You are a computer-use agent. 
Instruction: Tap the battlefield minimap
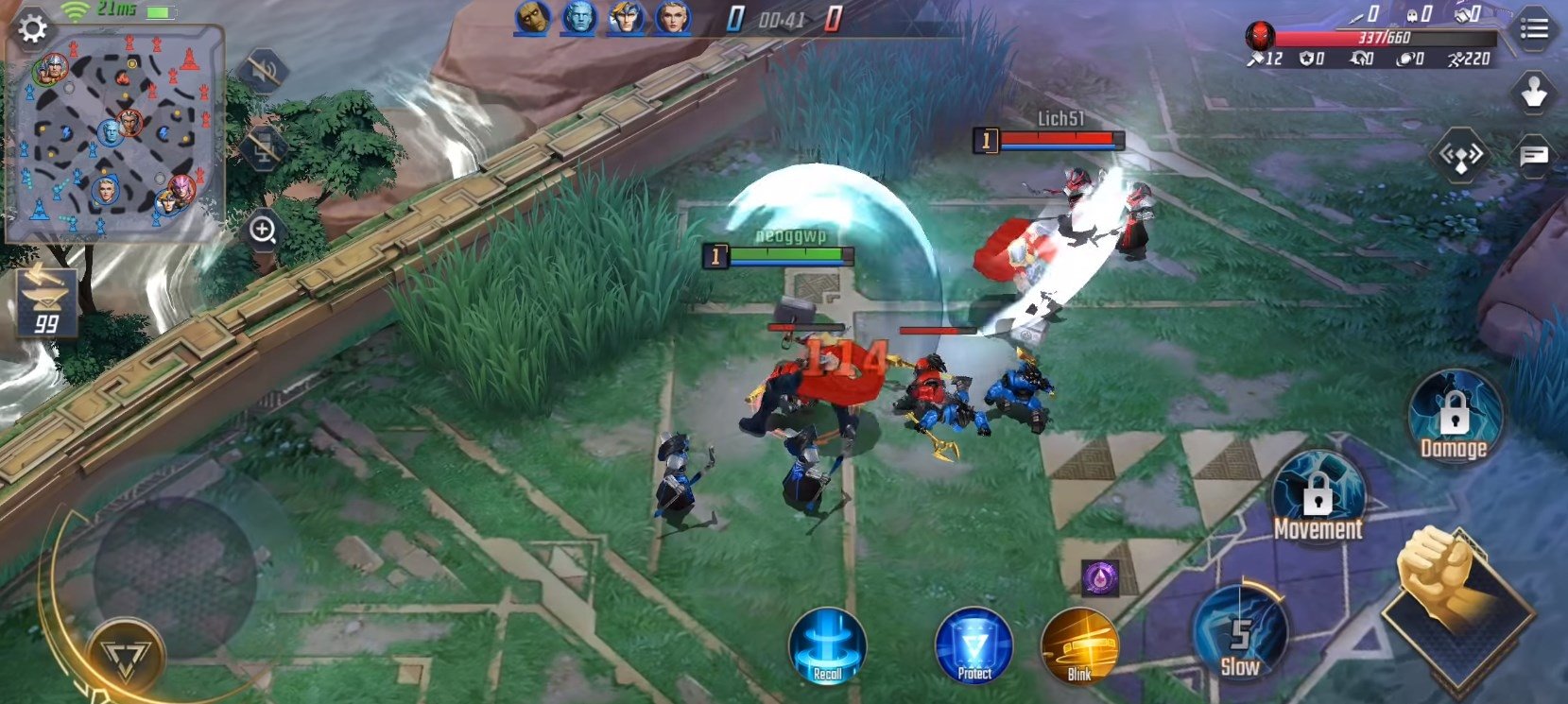(115, 134)
